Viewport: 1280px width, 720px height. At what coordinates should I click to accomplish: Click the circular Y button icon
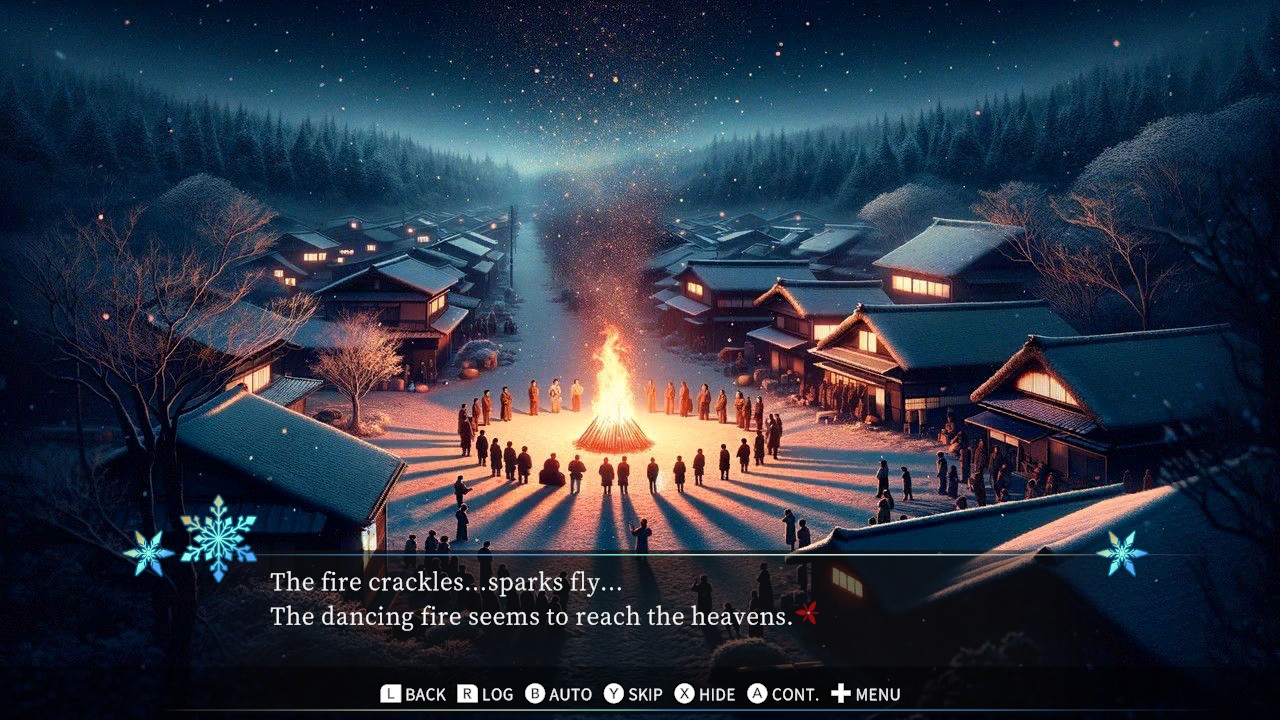[616, 693]
